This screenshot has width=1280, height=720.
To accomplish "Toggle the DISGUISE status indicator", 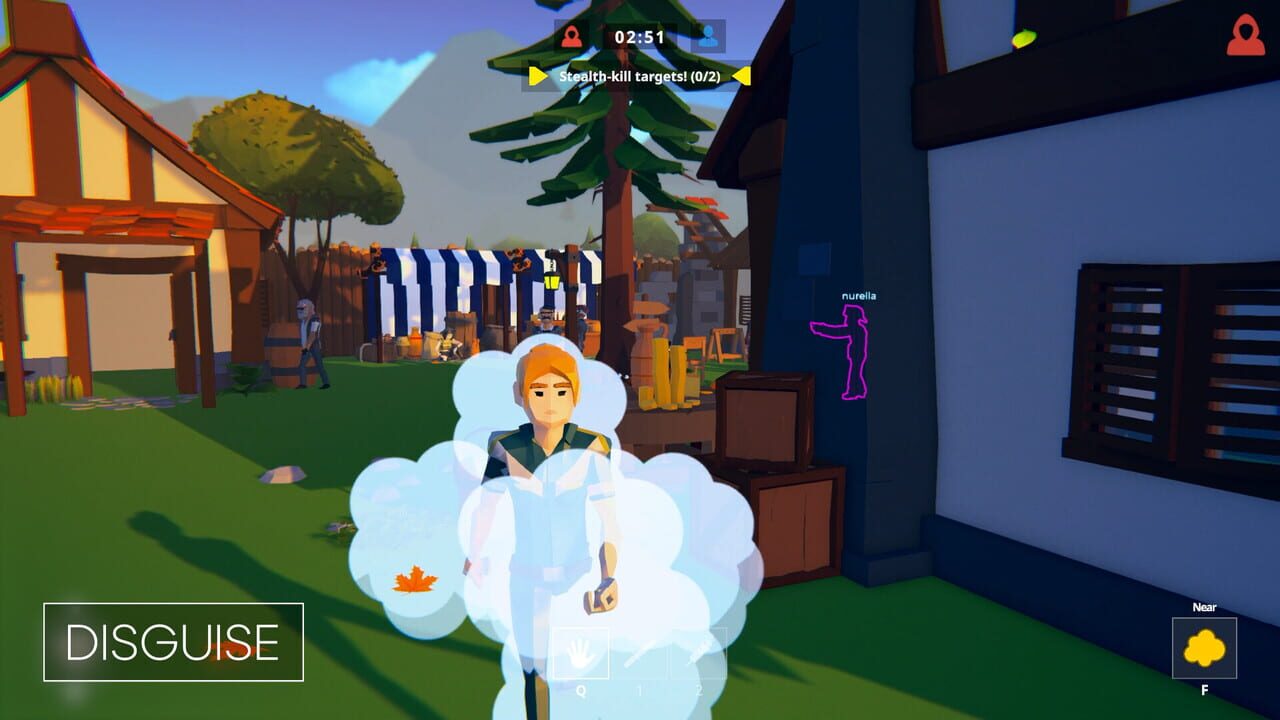I will click(173, 644).
